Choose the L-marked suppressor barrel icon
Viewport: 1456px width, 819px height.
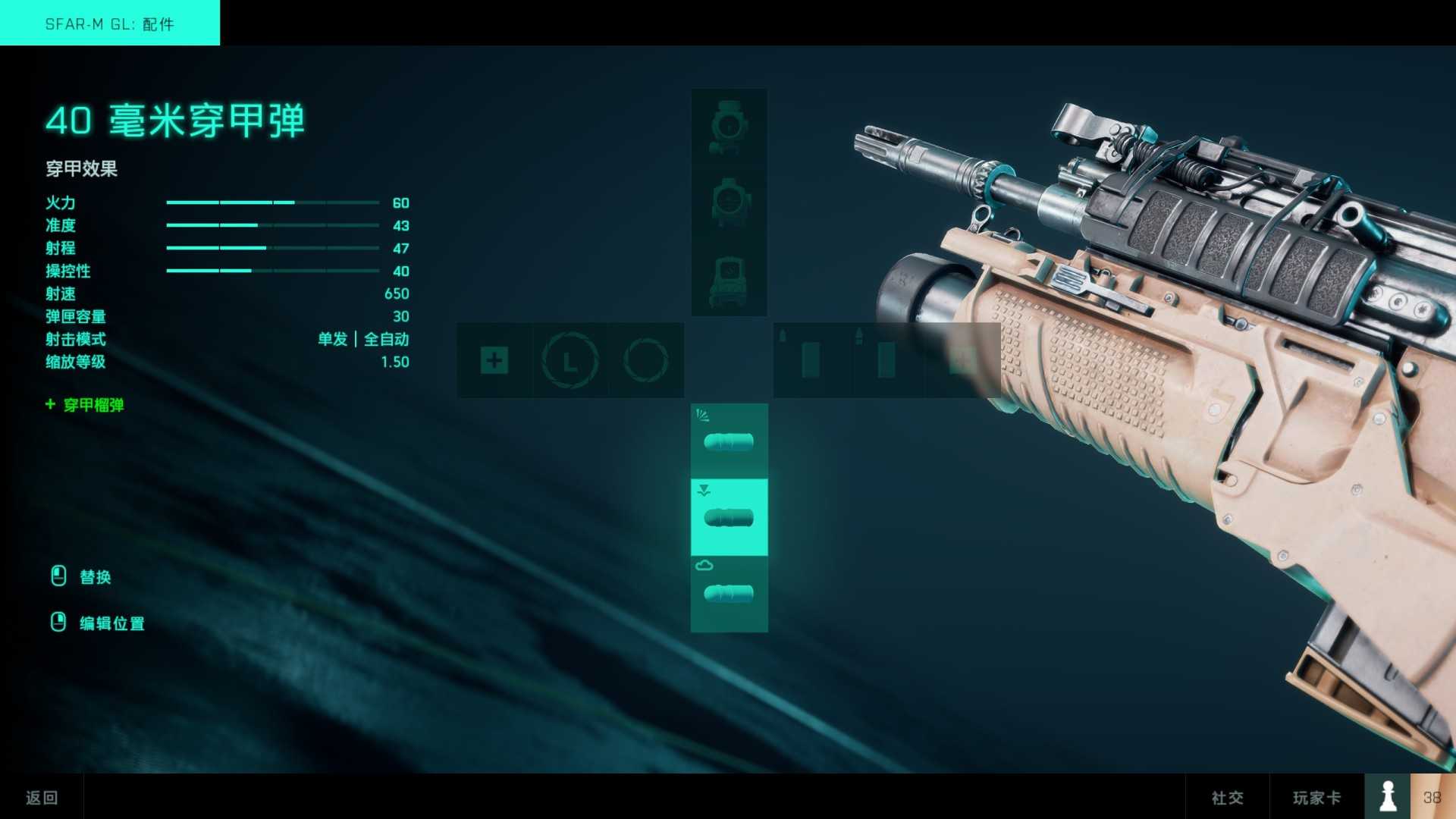[570, 361]
